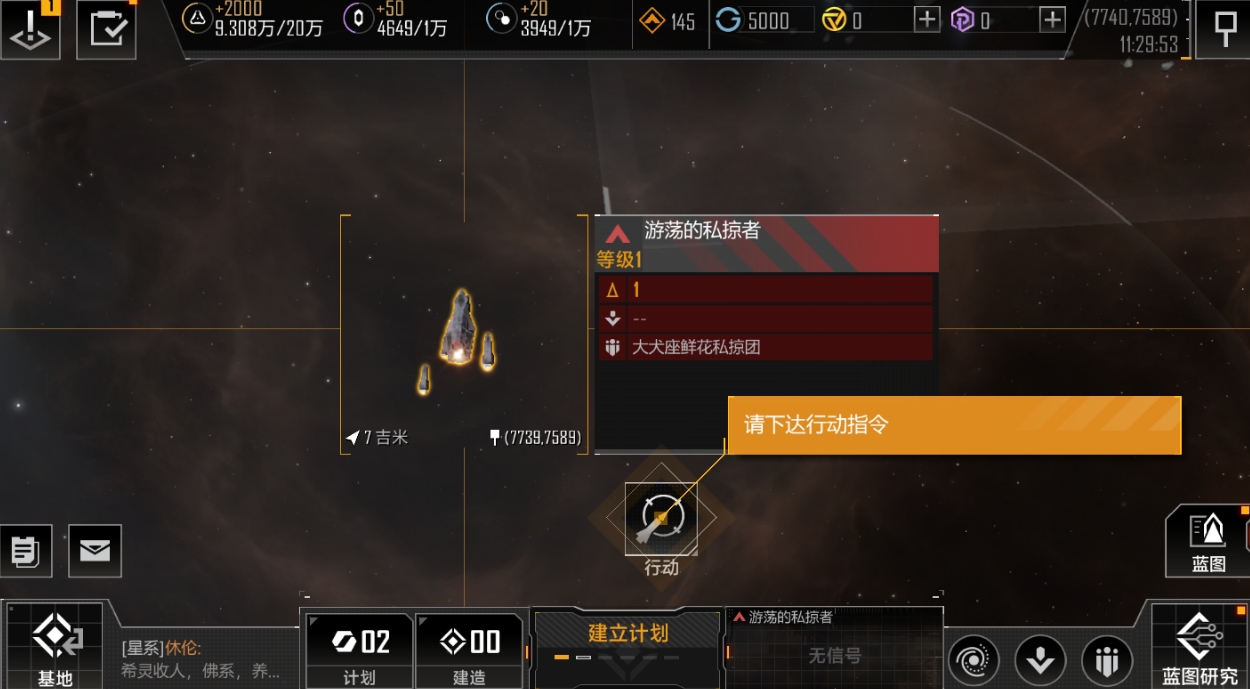
Task: Open the 计划 plan list
Action: (x=359, y=650)
